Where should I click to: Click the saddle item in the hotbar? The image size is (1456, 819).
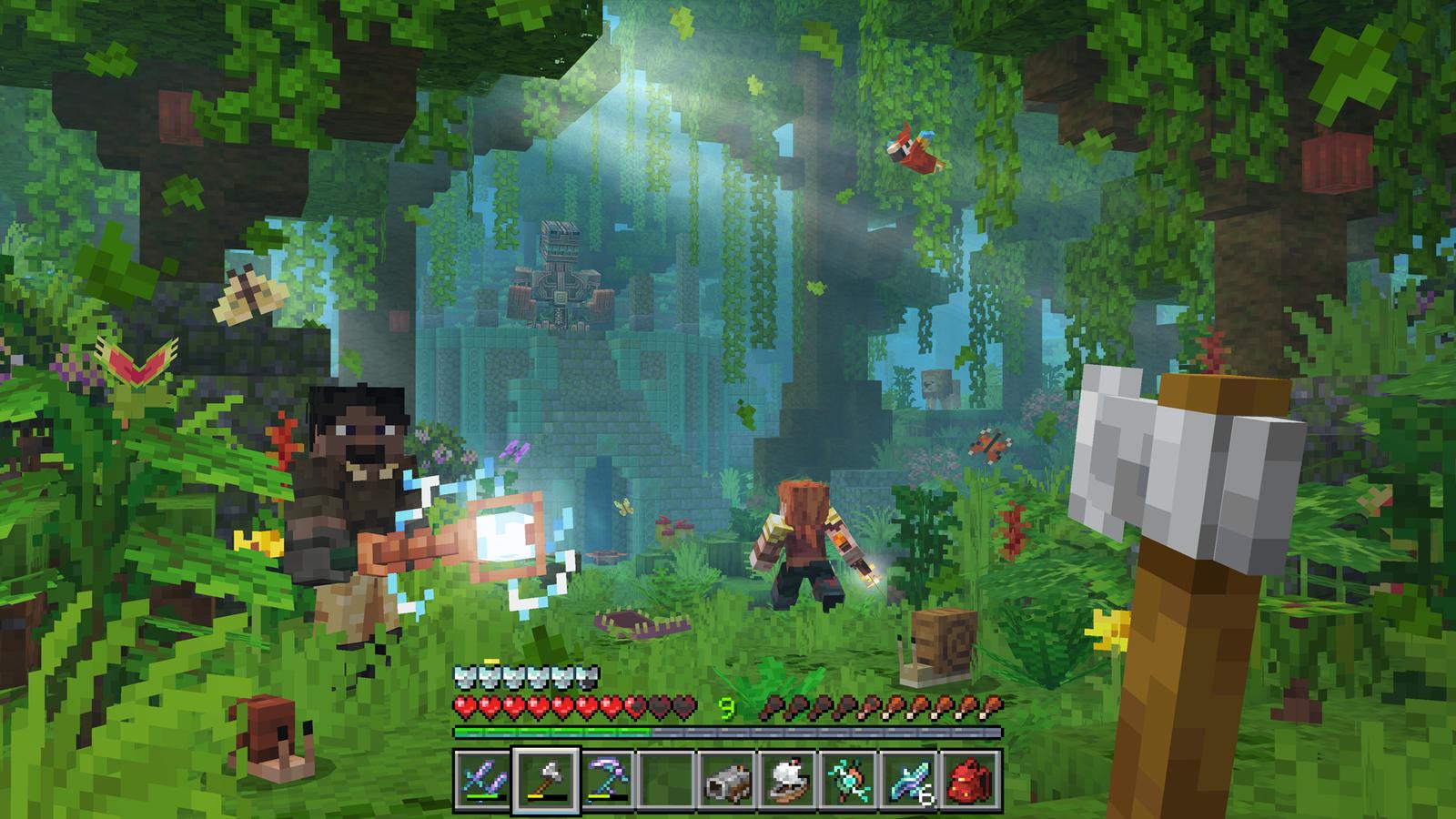pyautogui.click(x=728, y=779)
